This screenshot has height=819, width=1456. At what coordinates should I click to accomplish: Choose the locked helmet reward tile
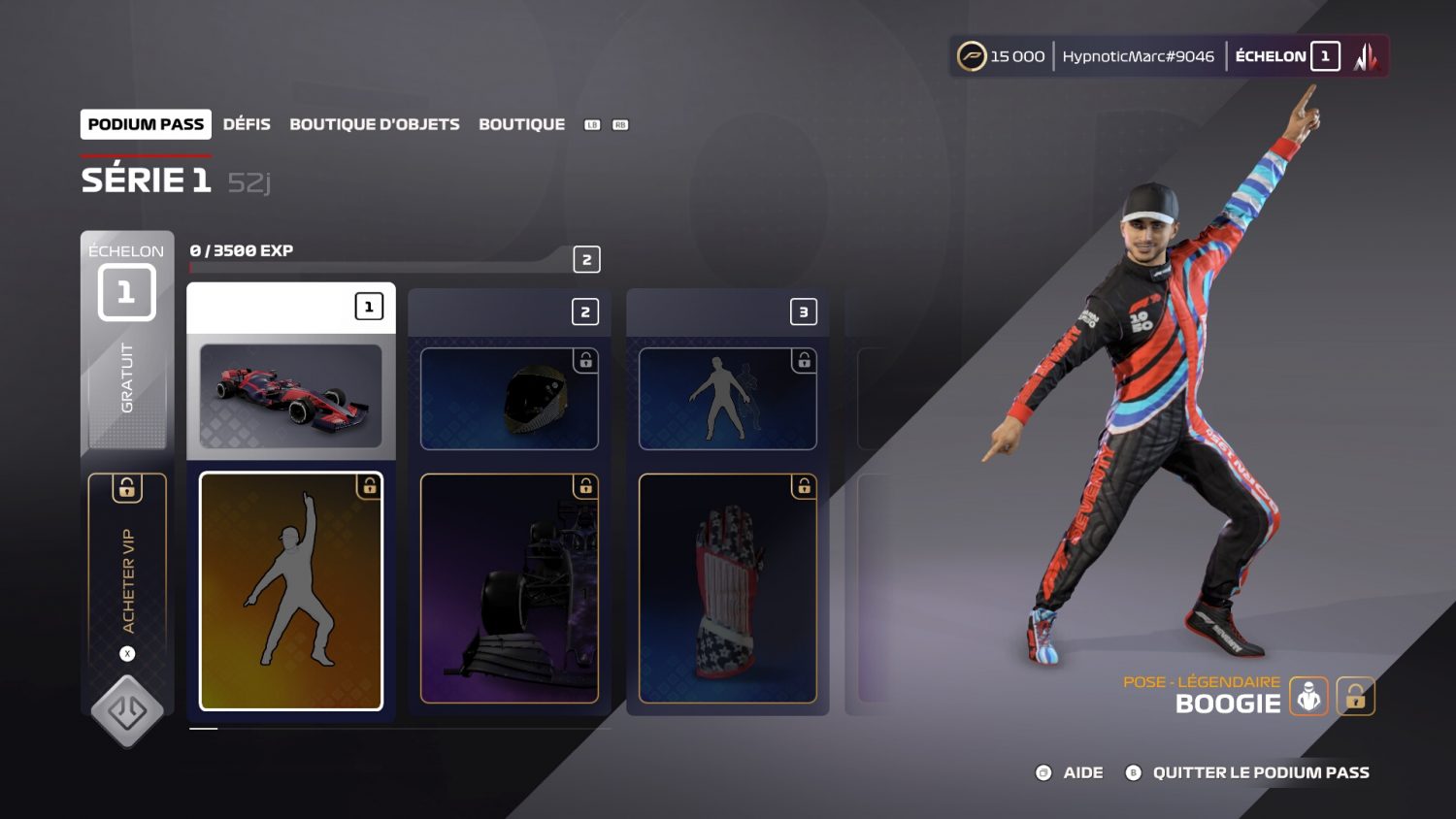point(509,399)
